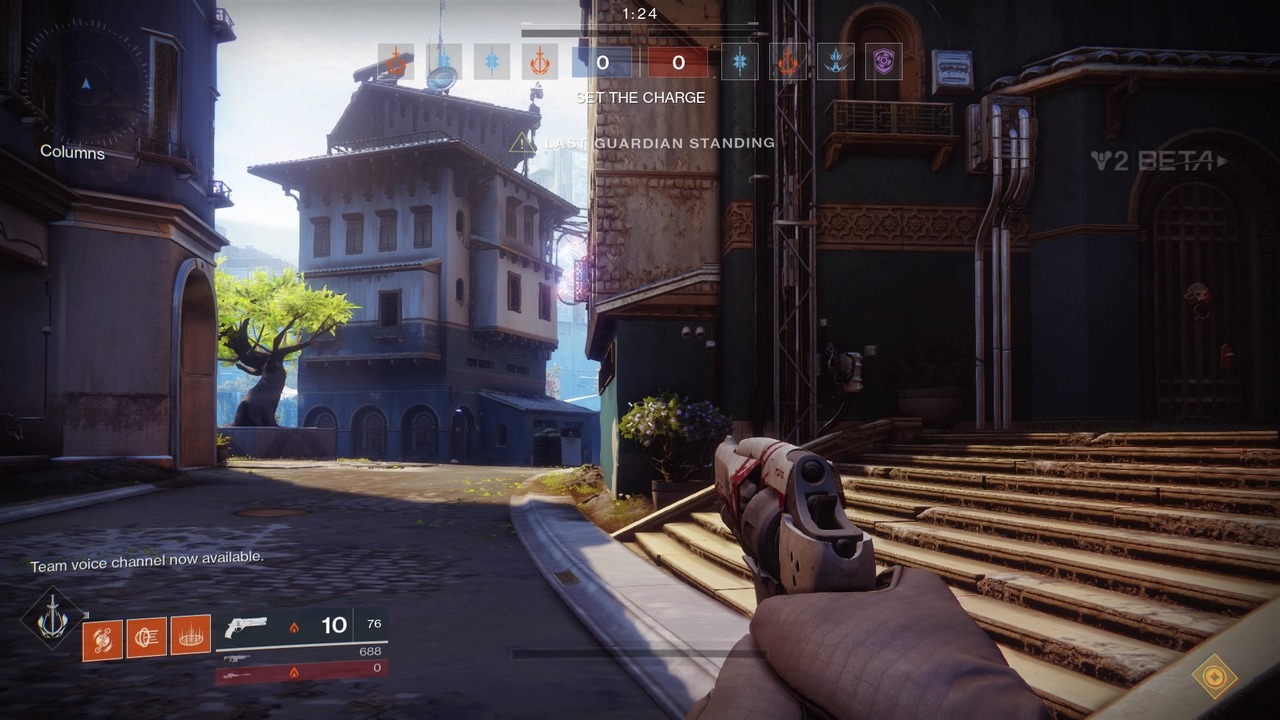Image resolution: width=1280 pixels, height=720 pixels.
Task: Select the equipped hand cannon weapon slot
Action: click(300, 627)
